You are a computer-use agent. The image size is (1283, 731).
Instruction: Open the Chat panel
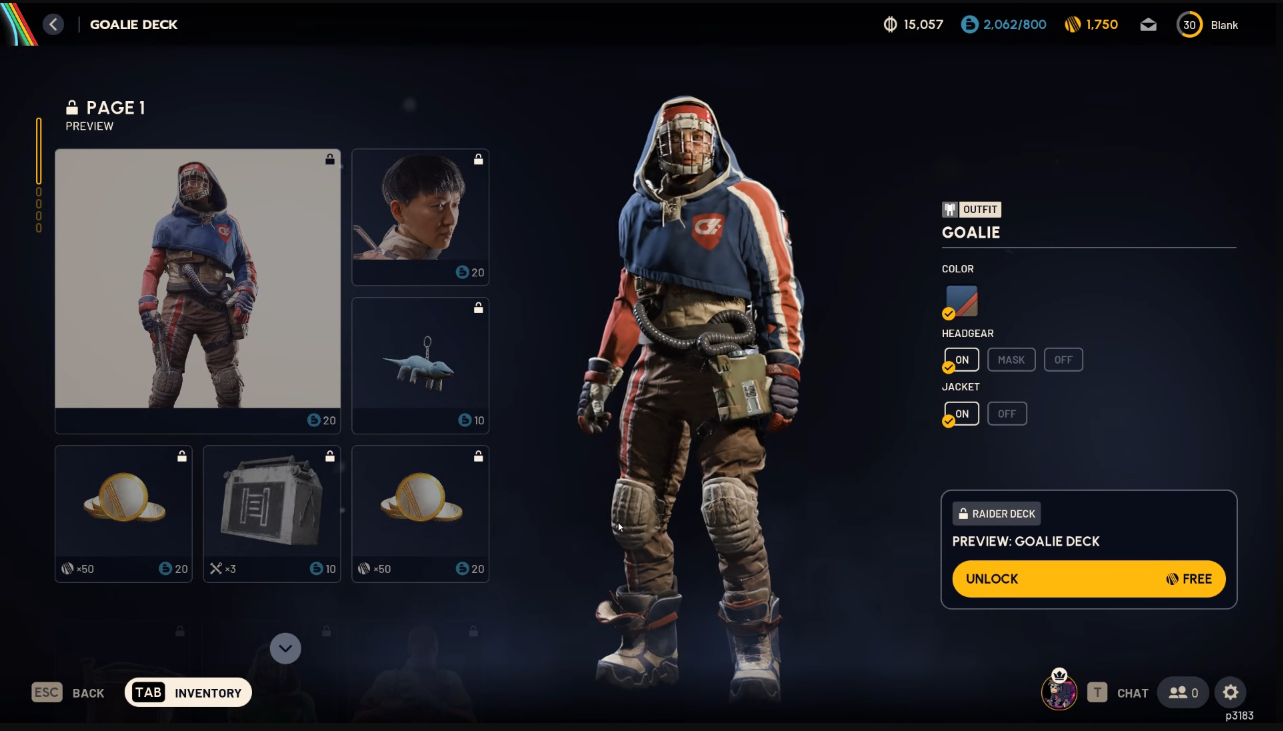click(1119, 693)
